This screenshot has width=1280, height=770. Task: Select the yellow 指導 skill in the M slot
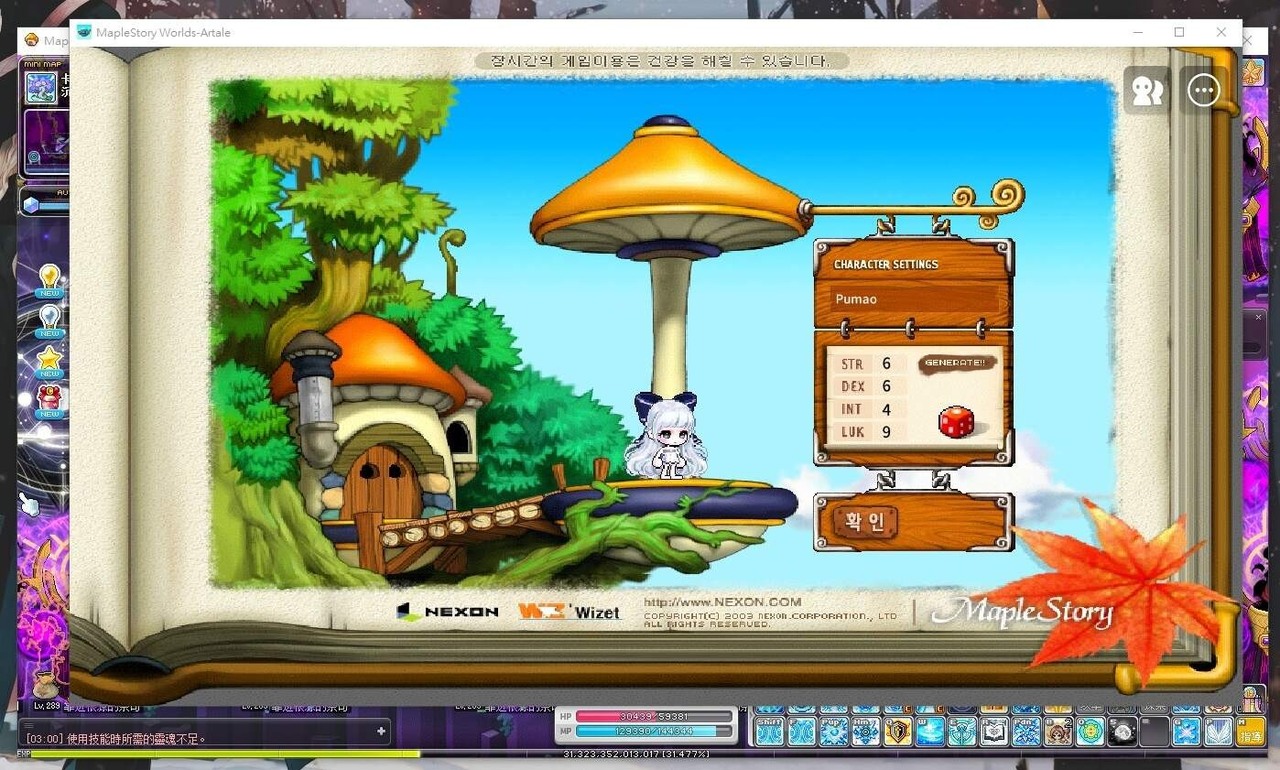tap(1250, 733)
